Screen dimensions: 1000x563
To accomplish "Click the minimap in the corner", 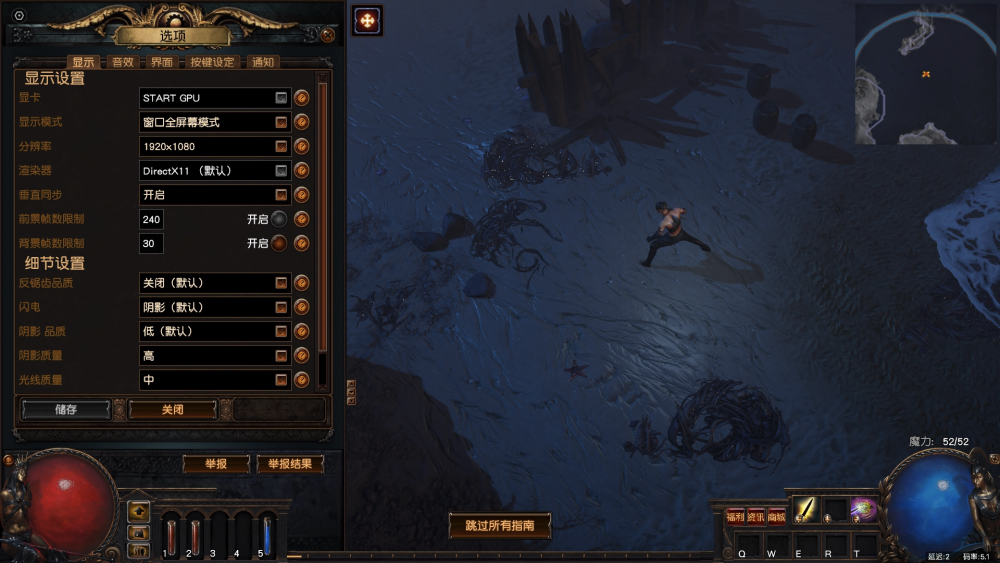I will point(926,74).
